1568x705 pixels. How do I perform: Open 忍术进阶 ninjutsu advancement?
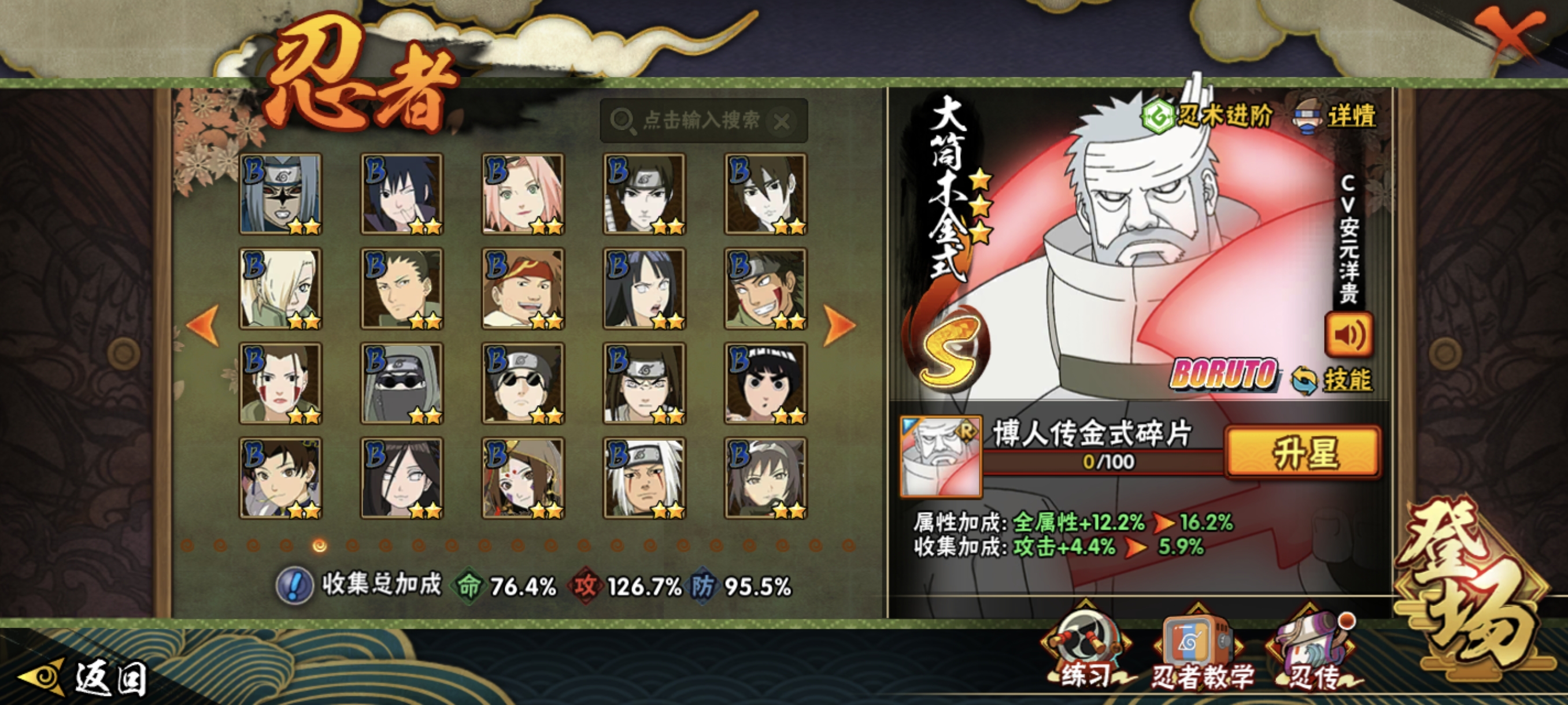click(1207, 116)
